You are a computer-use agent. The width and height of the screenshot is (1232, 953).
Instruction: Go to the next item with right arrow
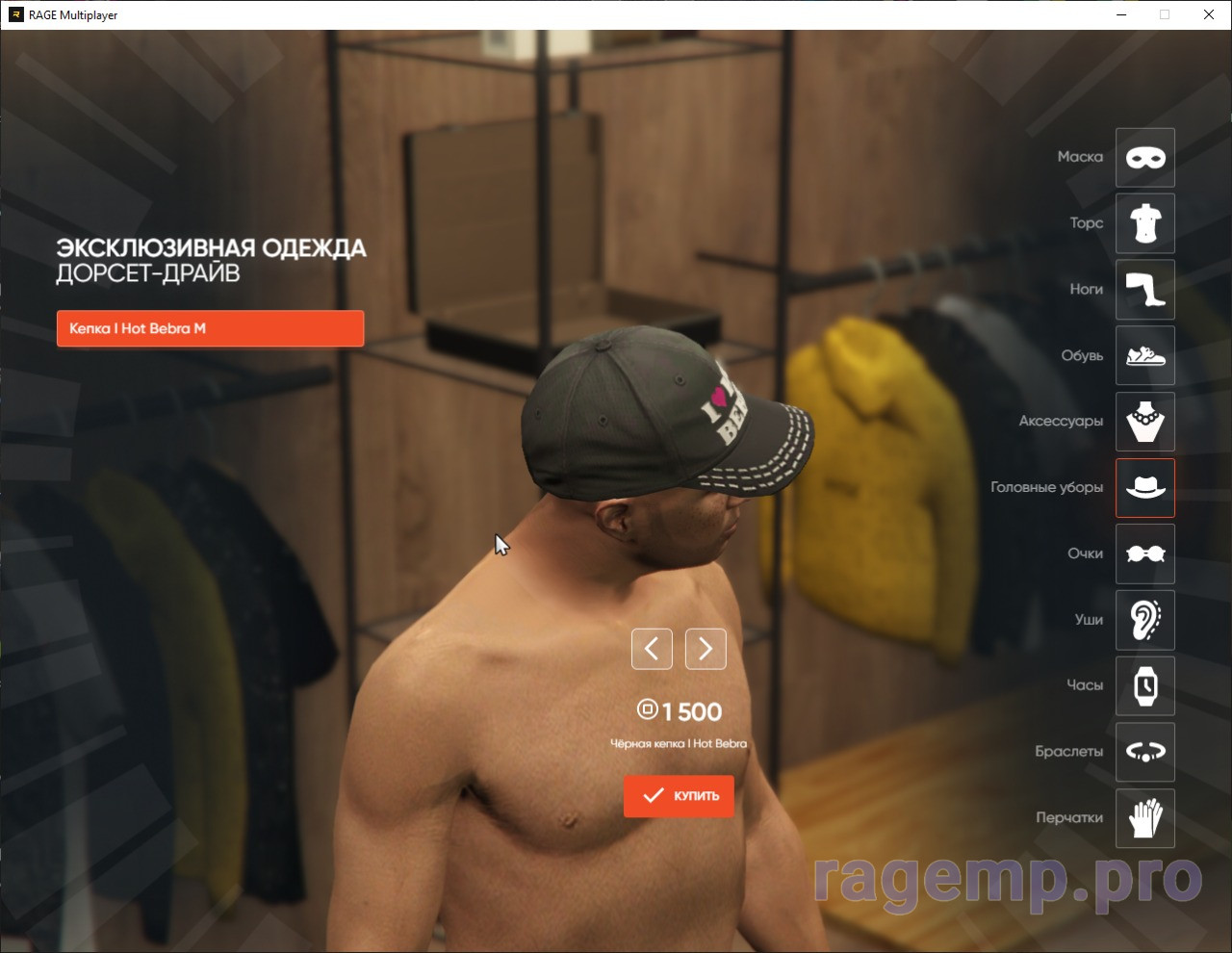click(706, 649)
